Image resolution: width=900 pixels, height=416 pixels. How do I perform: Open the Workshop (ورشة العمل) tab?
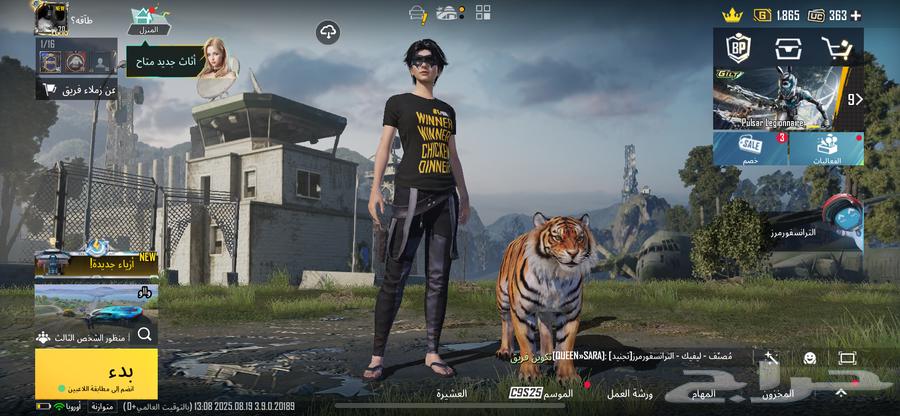630,394
